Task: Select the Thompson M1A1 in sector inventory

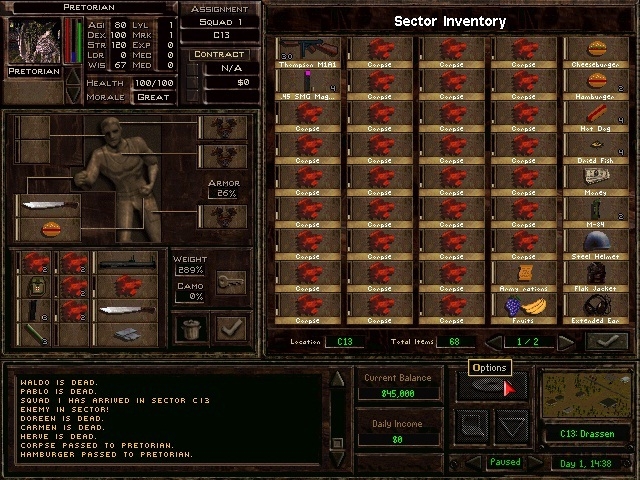Action: coord(306,51)
